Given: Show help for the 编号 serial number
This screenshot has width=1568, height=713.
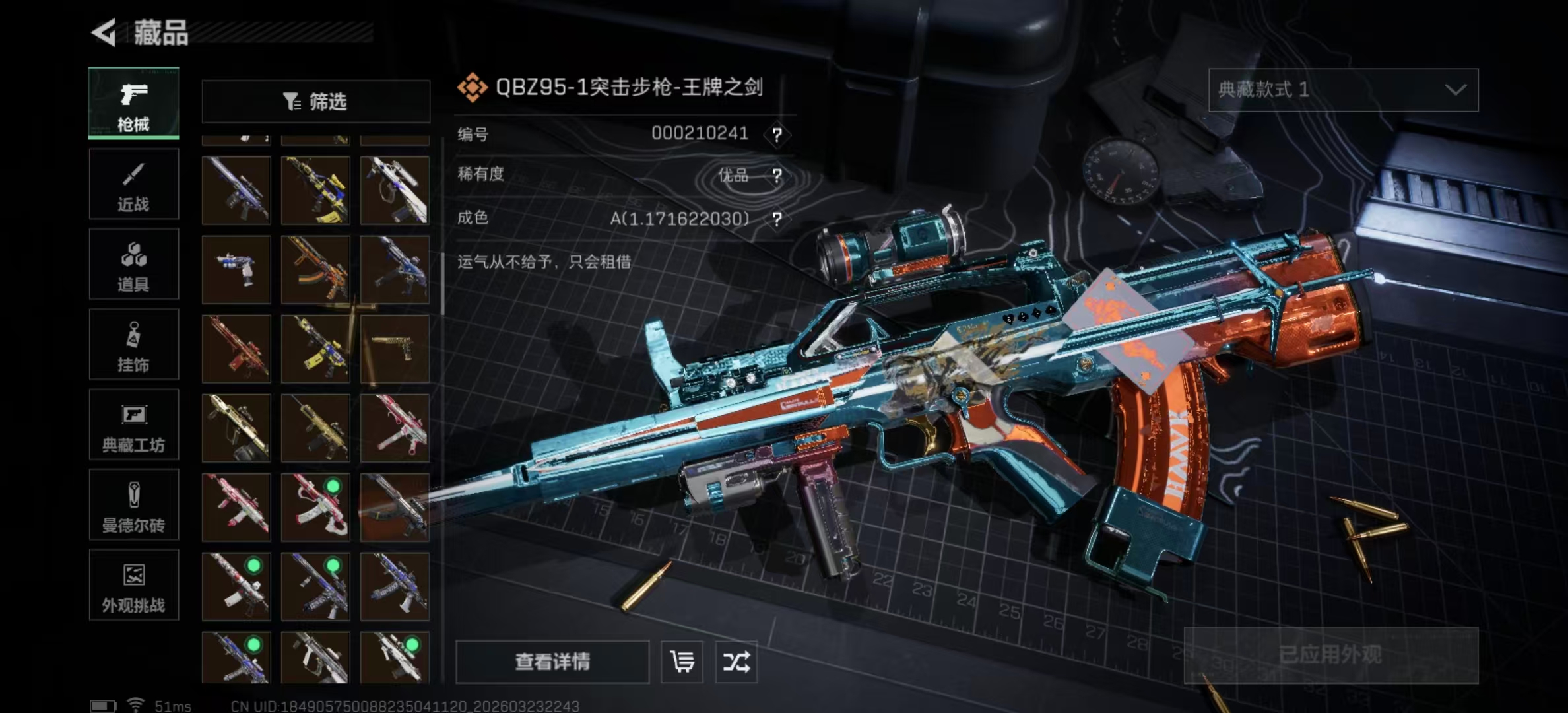Looking at the screenshot, I should (777, 135).
